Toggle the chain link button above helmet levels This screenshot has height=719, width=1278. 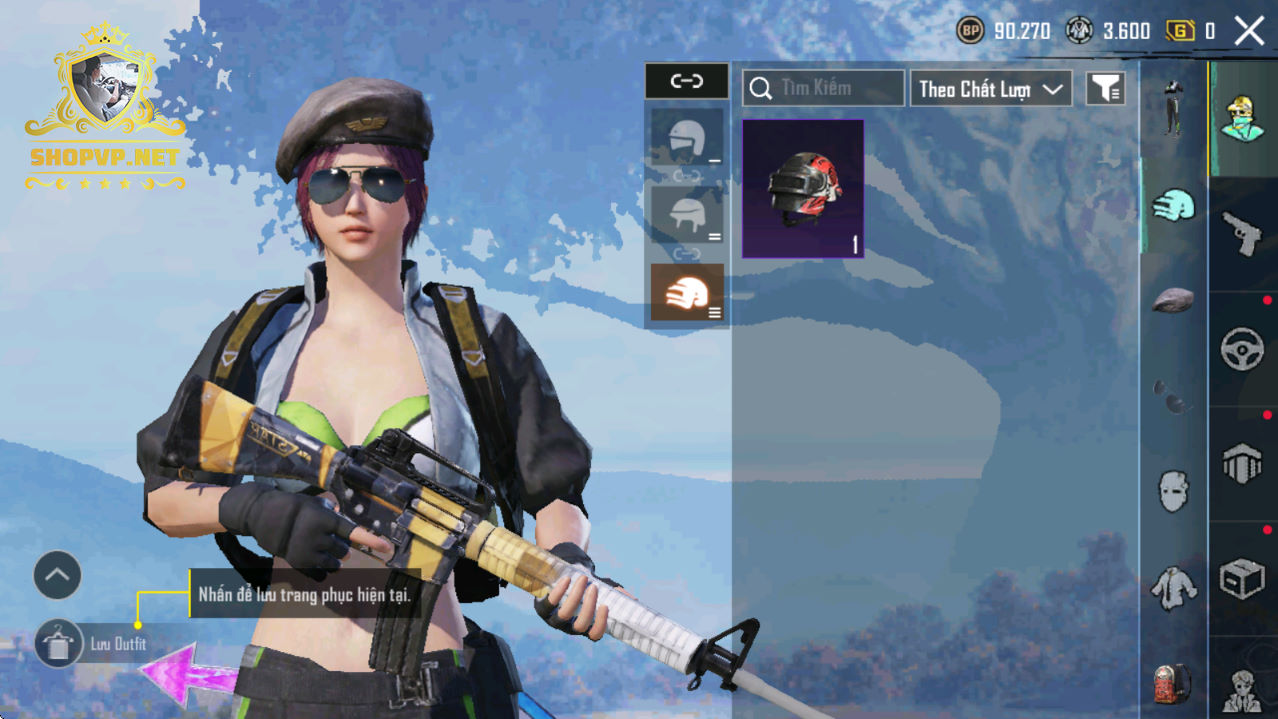pos(686,81)
